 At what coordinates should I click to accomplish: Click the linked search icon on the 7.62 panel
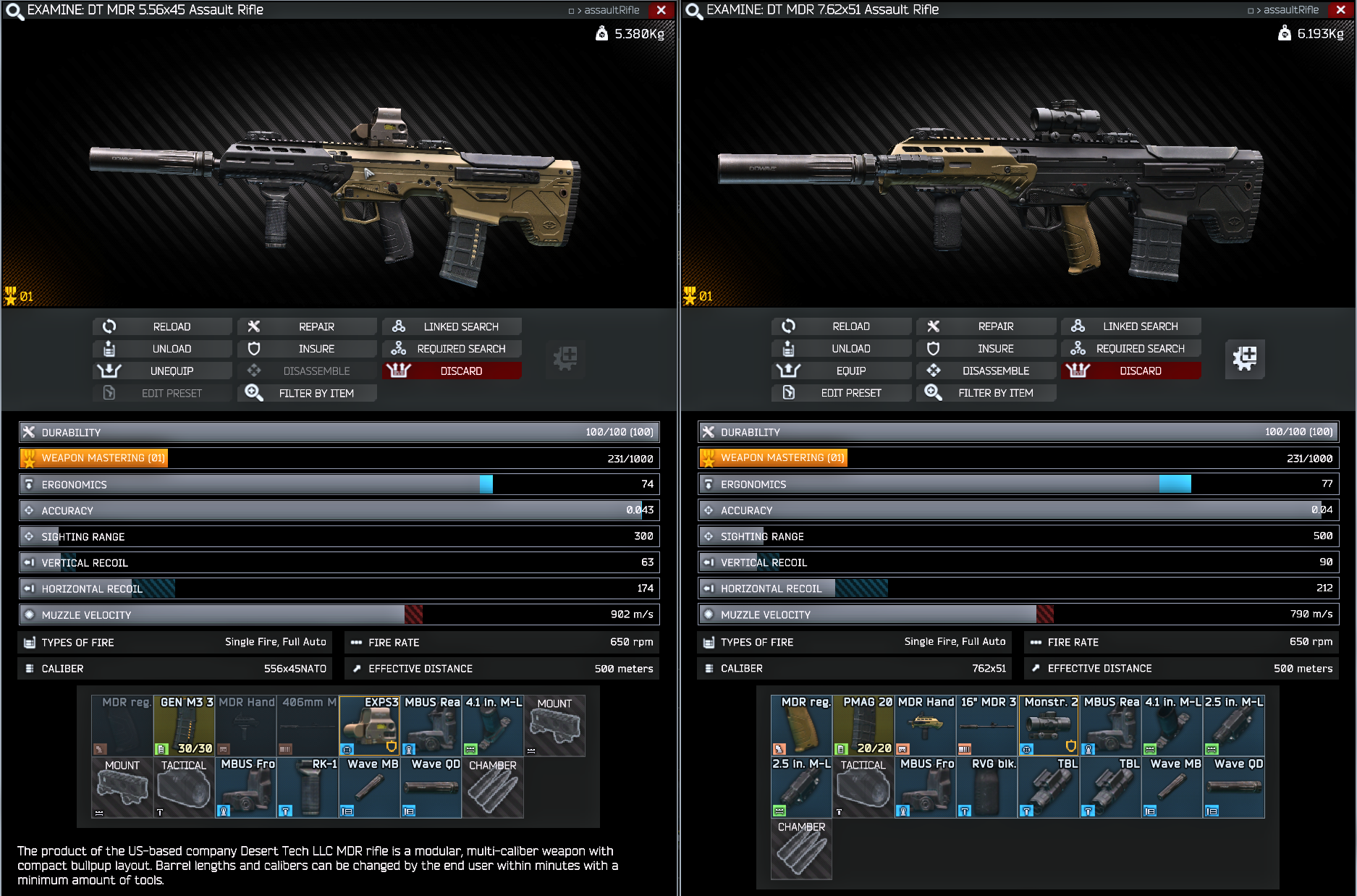click(x=1078, y=326)
